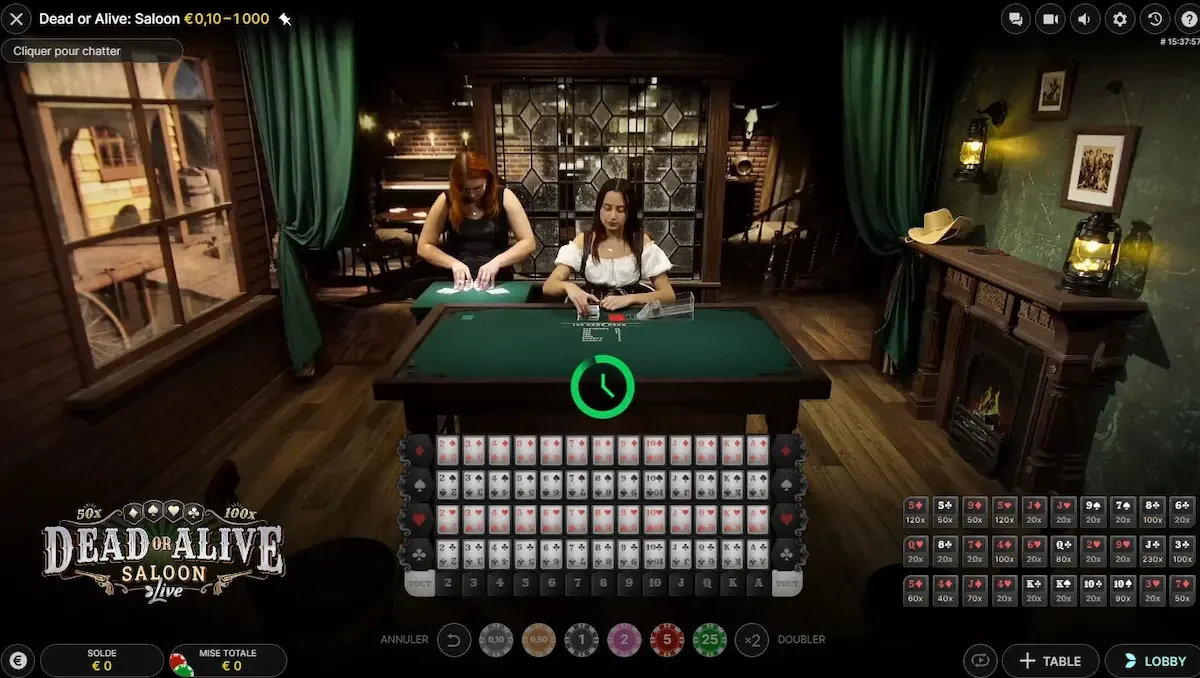Return to the Lobby
This screenshot has width=1200, height=678.
(1154, 661)
